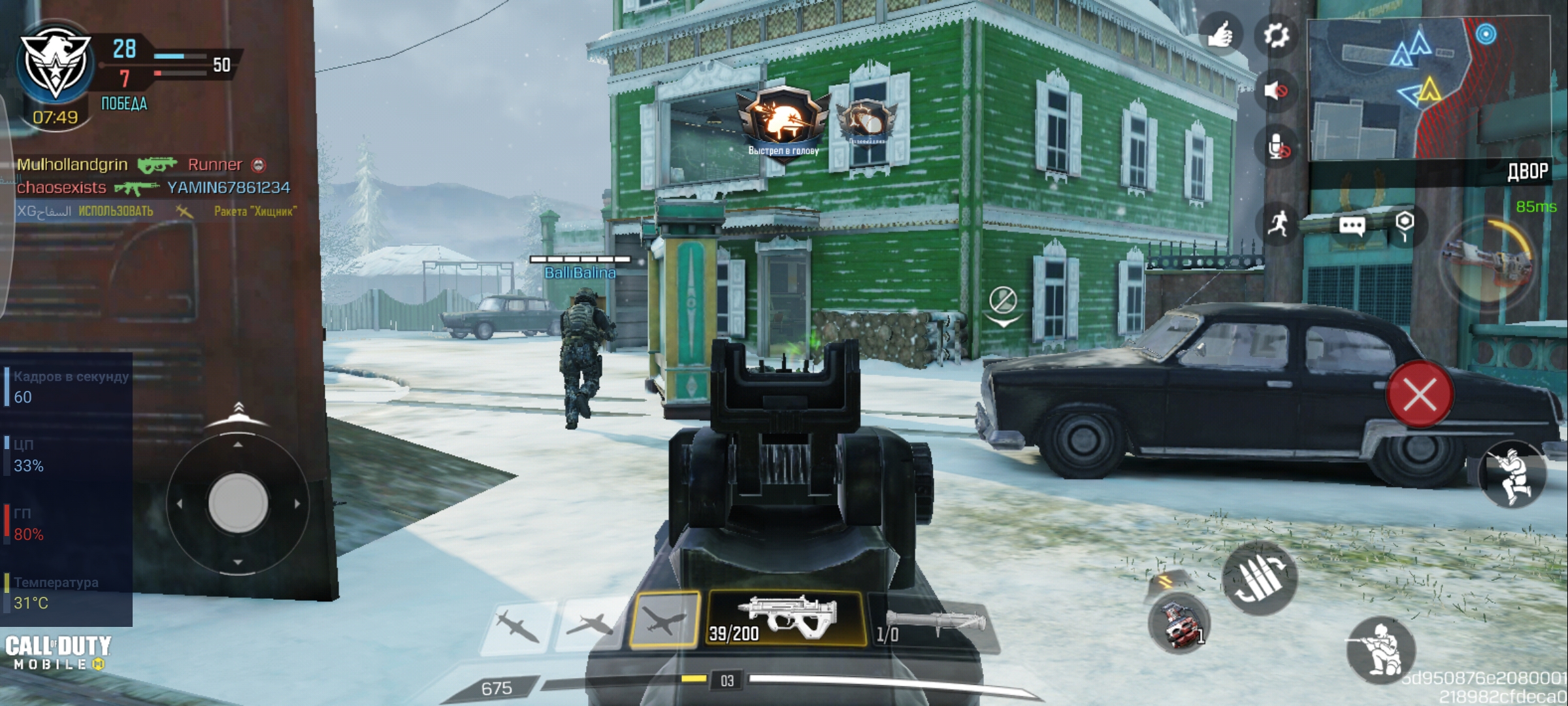
Task: Activate the highlighted drone scorestreak
Action: pyautogui.click(x=663, y=618)
